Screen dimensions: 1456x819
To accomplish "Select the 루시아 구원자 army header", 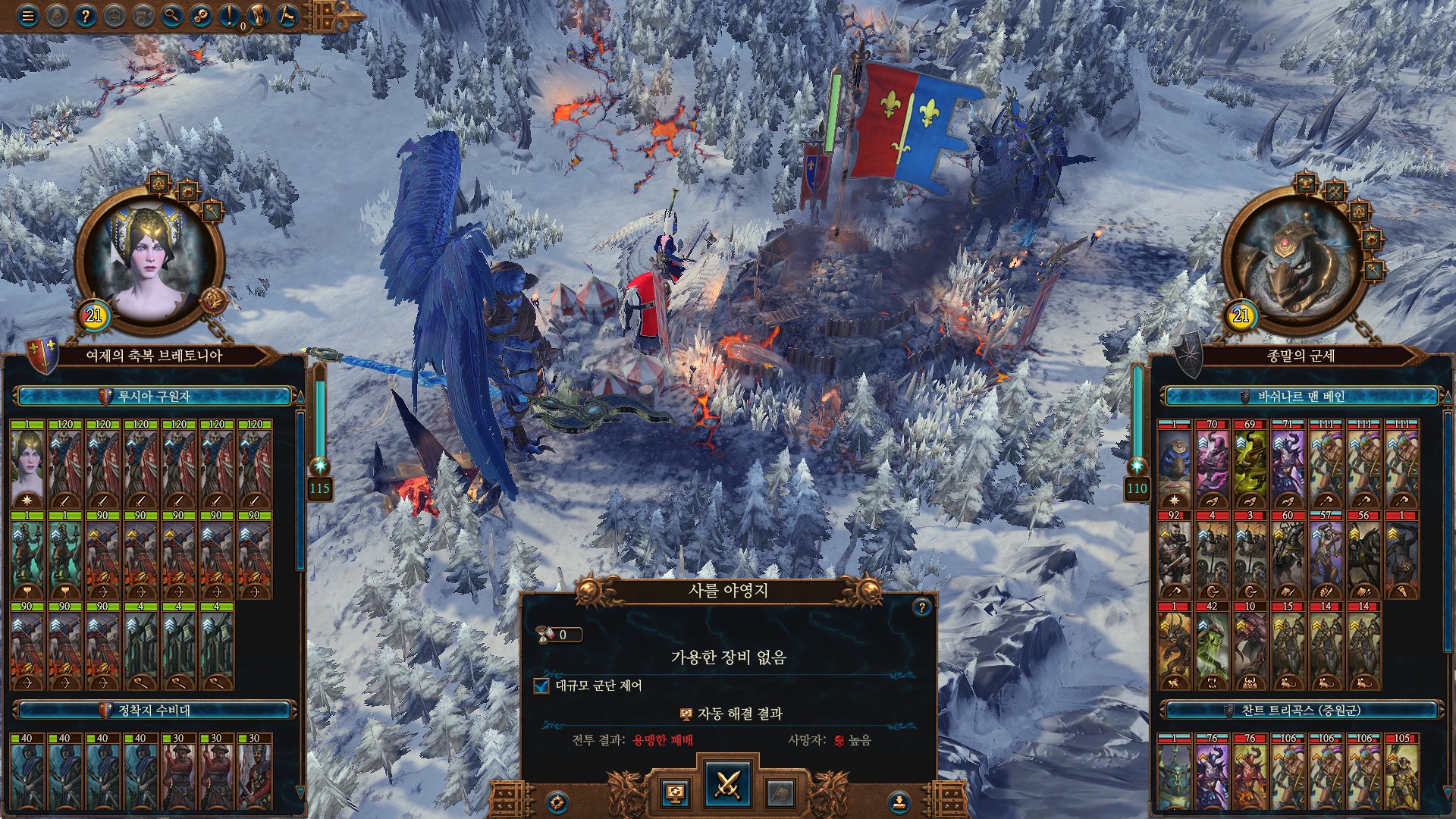I will click(x=152, y=394).
